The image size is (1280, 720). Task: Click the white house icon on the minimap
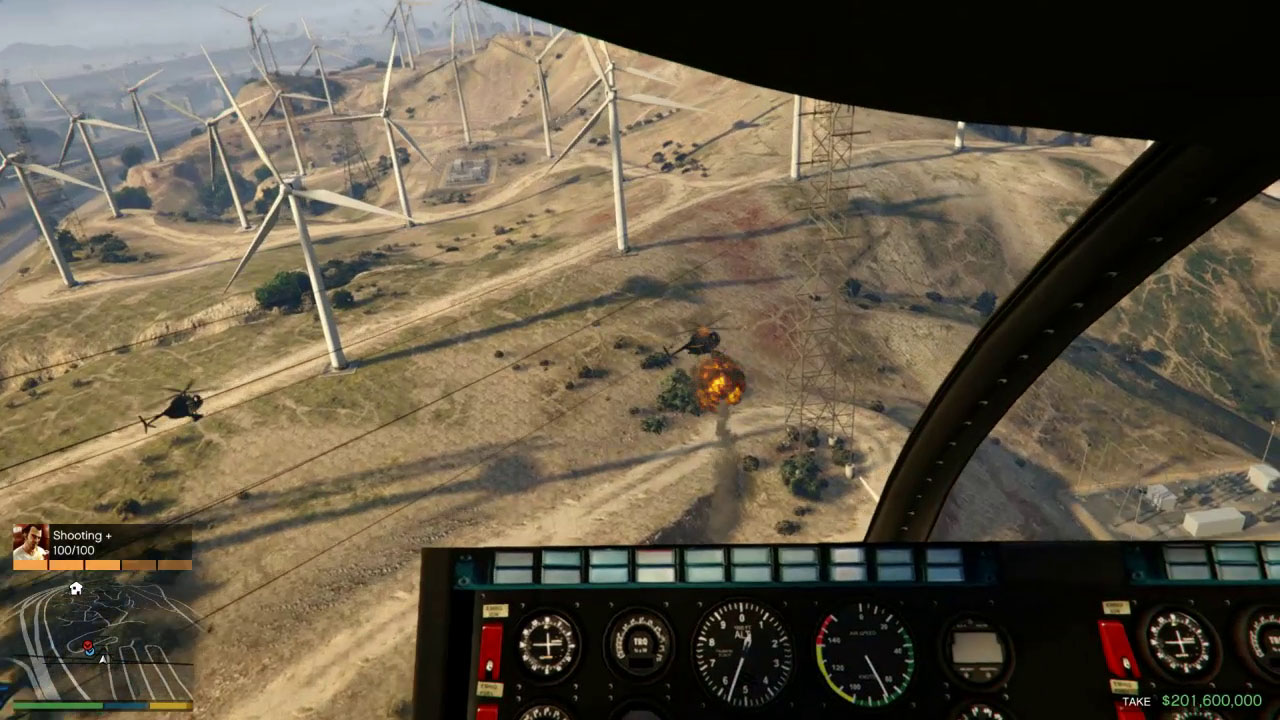click(75, 589)
